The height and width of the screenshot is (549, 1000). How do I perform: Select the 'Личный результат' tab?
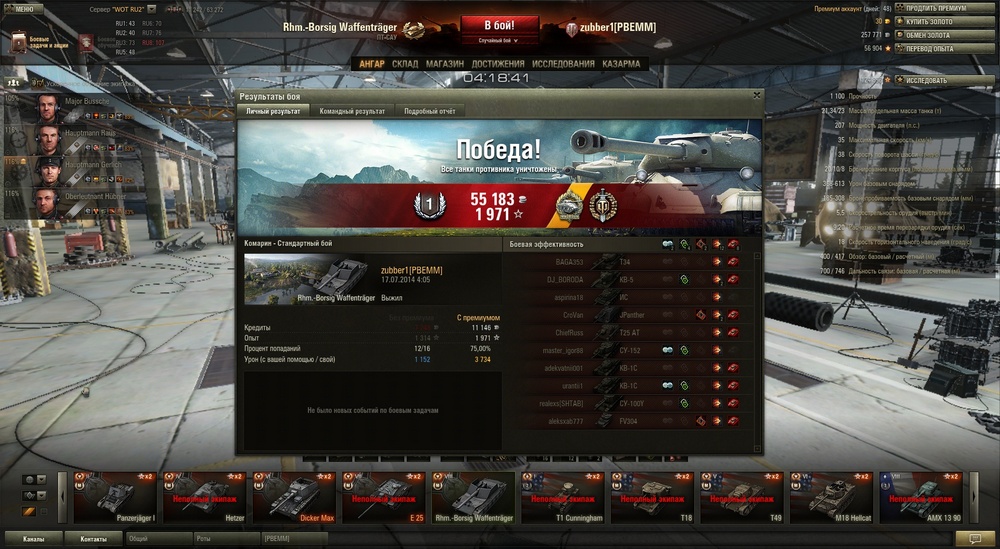pos(272,111)
